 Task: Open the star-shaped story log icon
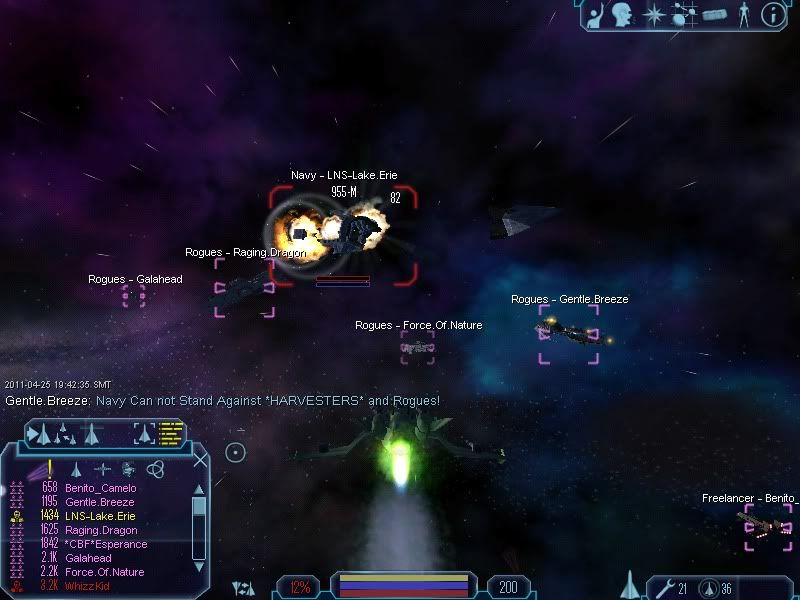(655, 15)
